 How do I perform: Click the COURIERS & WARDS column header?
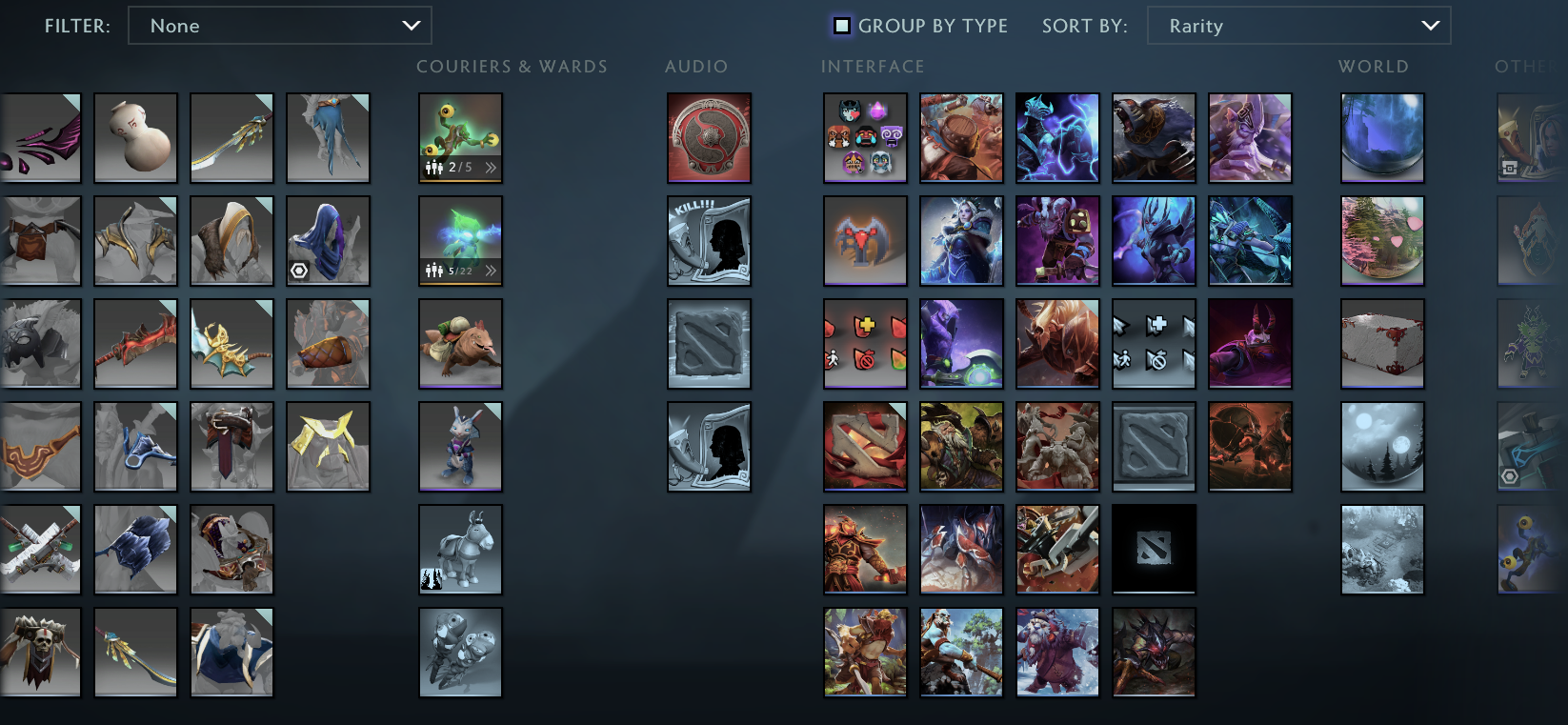point(512,66)
